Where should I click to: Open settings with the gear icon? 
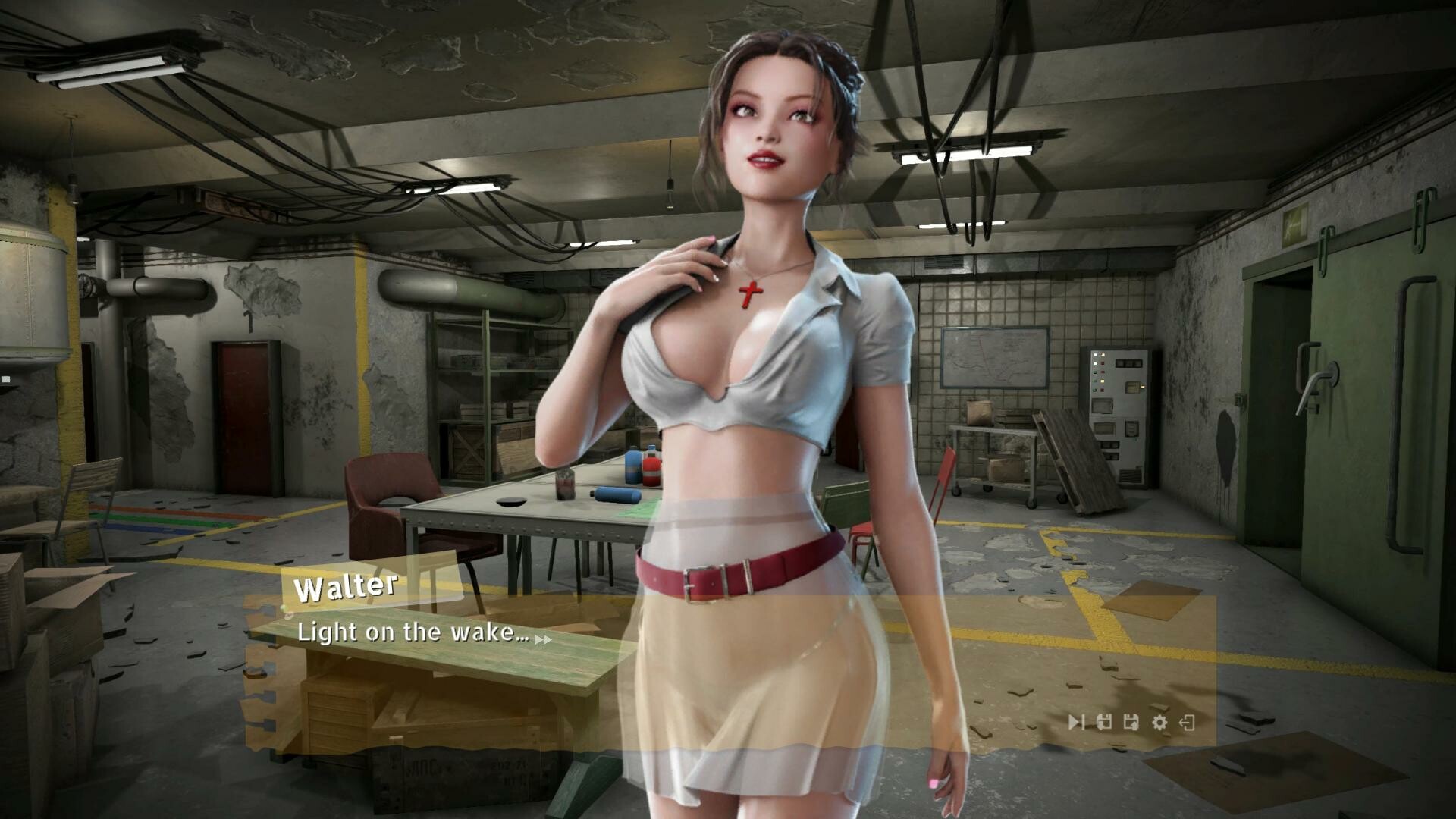coord(1159,722)
